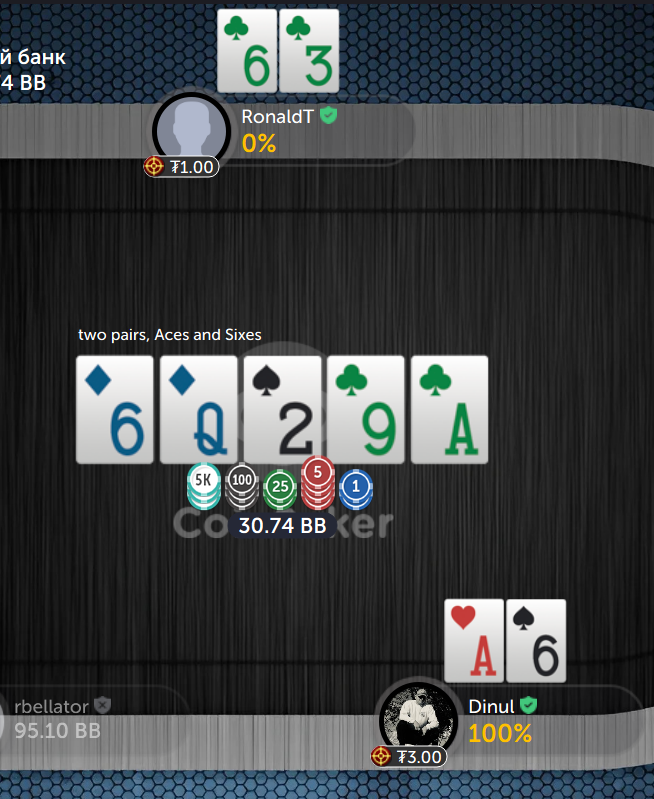654x799 pixels.
Task: Select Dinul's player avatar
Action: tap(415, 720)
